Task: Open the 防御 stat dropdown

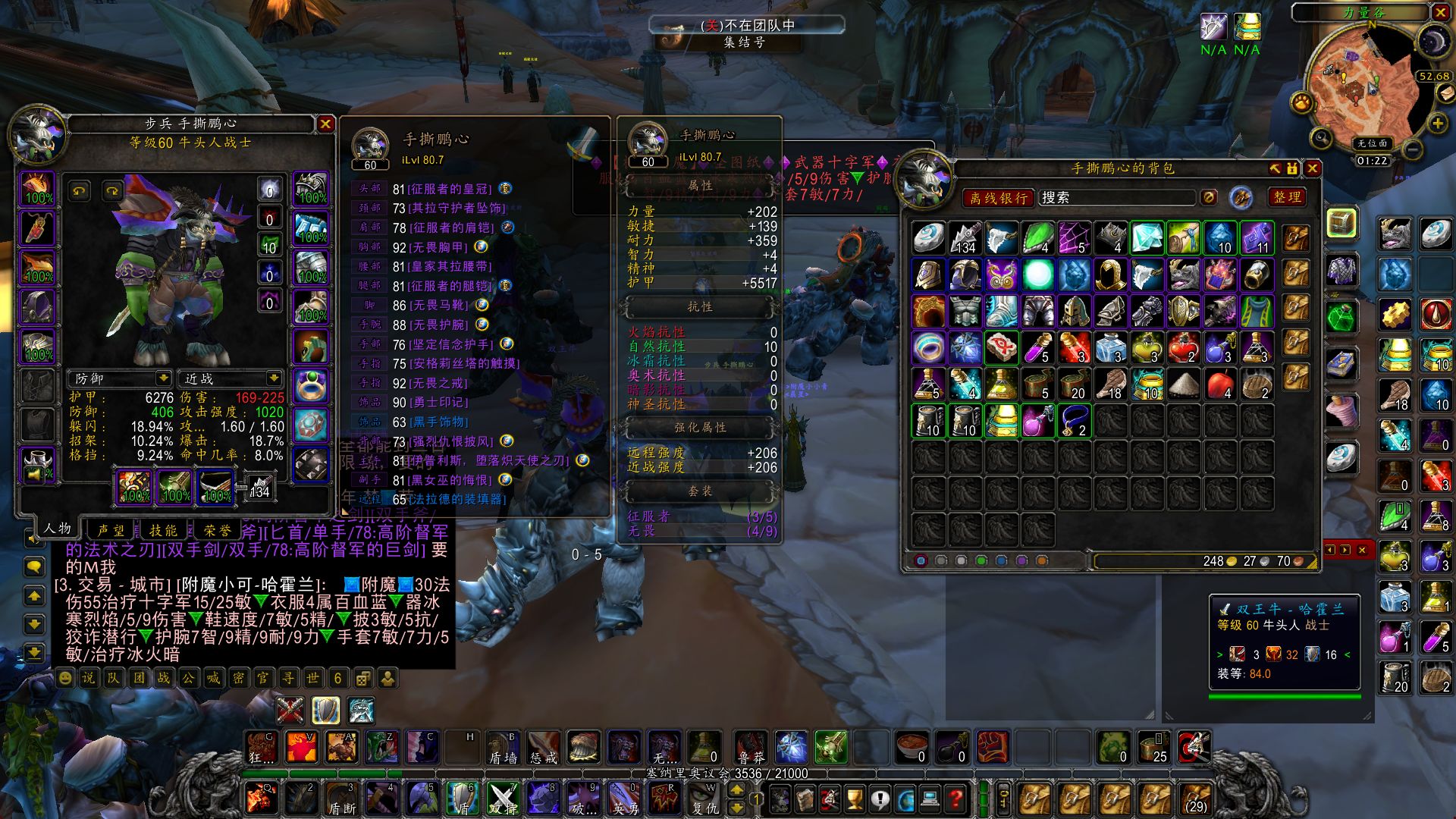Action: [163, 378]
